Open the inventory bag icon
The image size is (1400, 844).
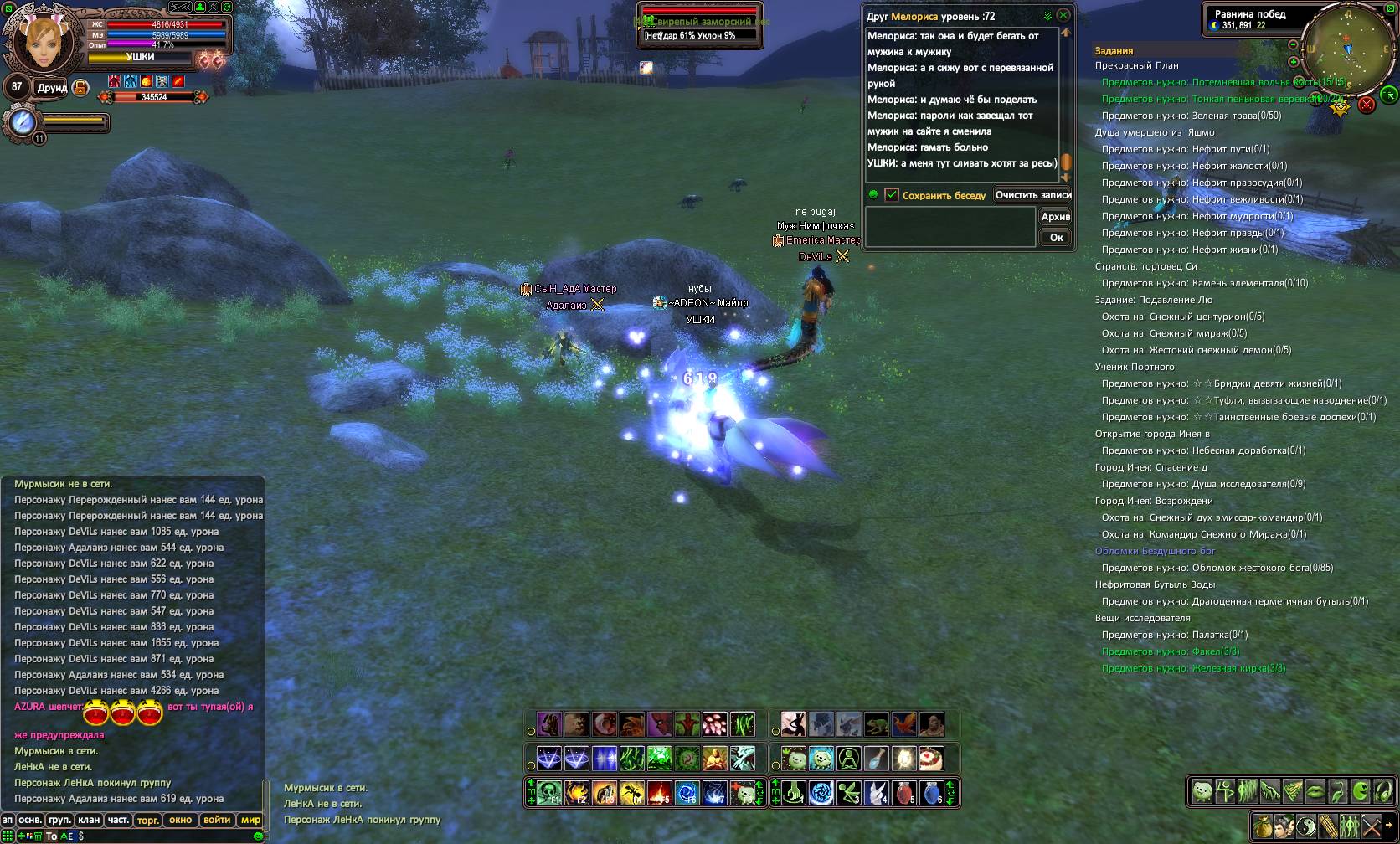[x=1263, y=826]
